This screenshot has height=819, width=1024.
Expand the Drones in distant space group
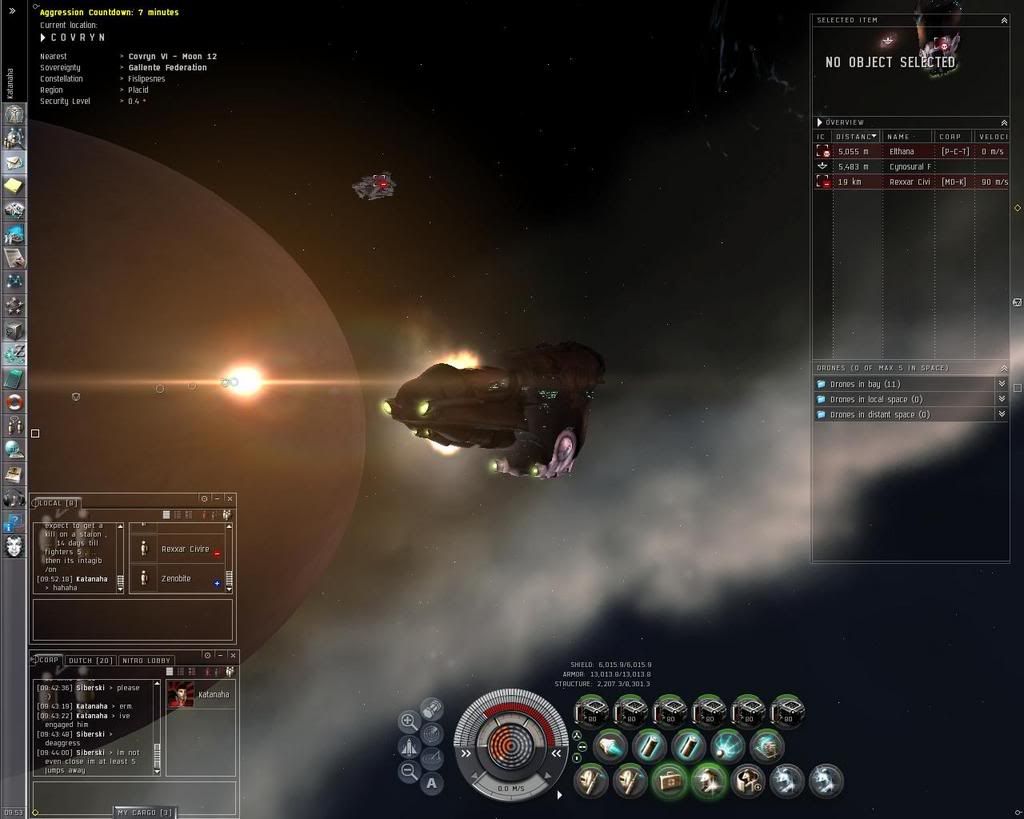[x=1001, y=414]
